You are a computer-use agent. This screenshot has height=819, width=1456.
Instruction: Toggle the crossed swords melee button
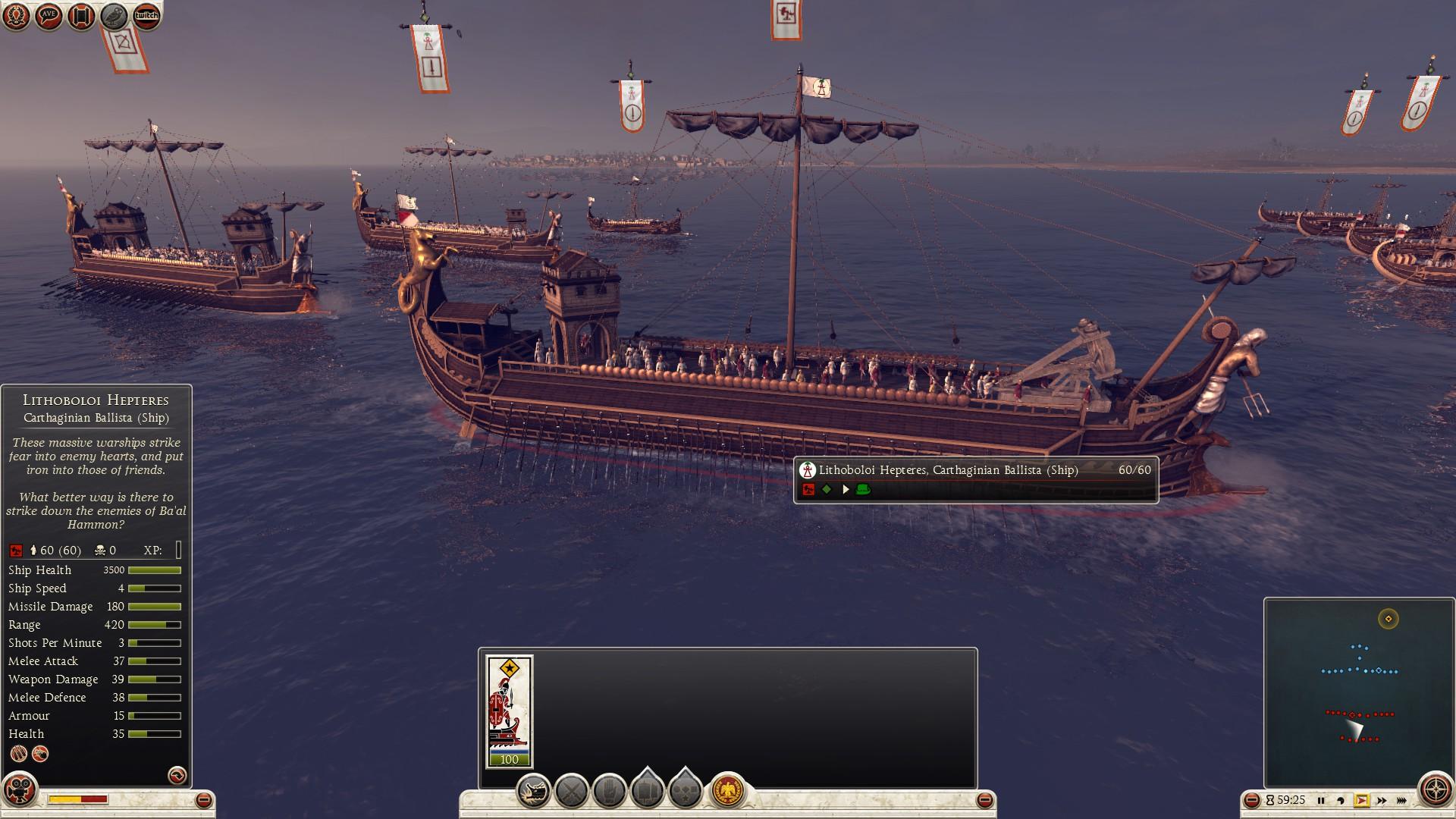[x=572, y=792]
